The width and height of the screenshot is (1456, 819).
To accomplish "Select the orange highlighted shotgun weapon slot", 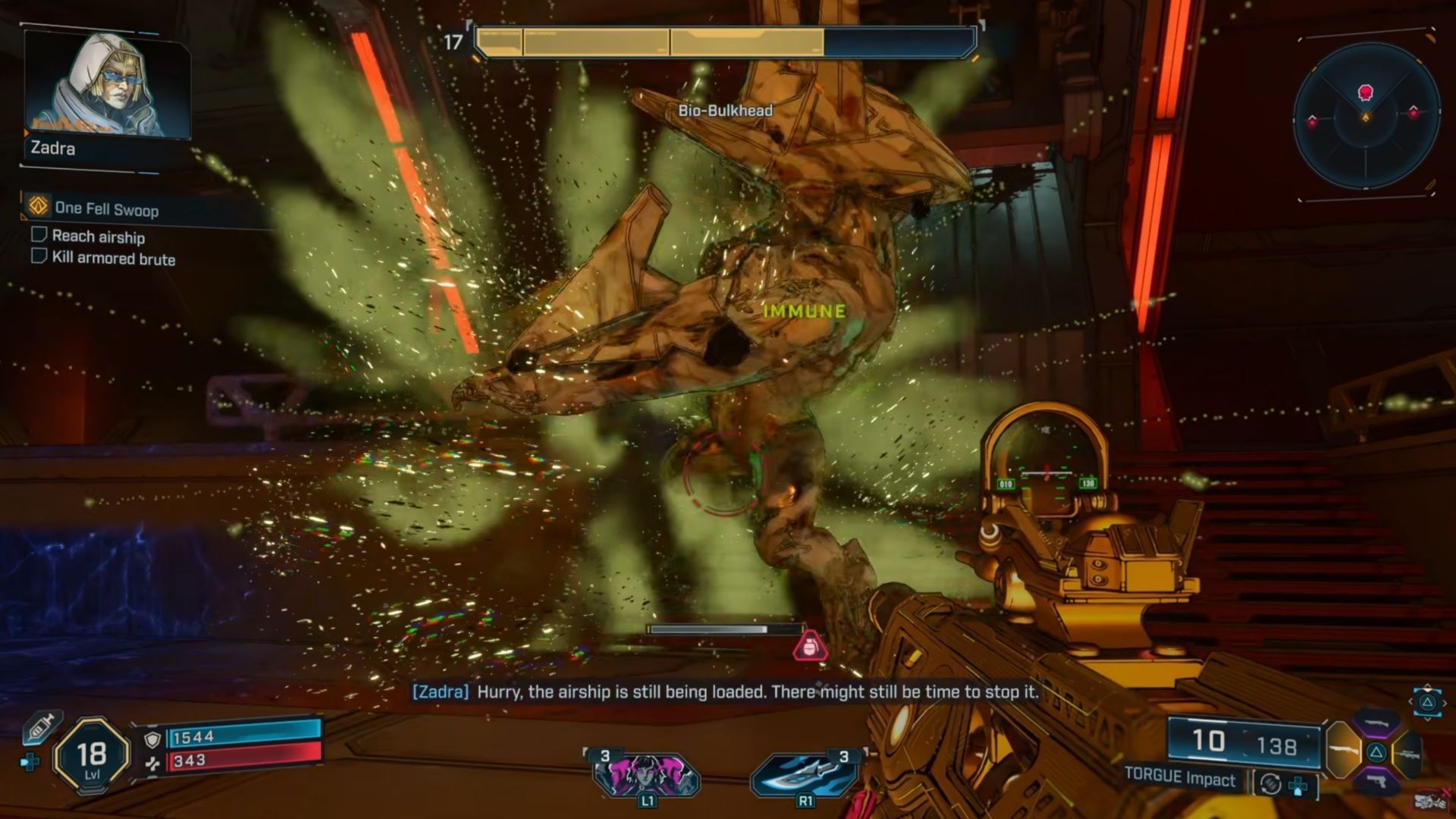I will pos(1342,750).
